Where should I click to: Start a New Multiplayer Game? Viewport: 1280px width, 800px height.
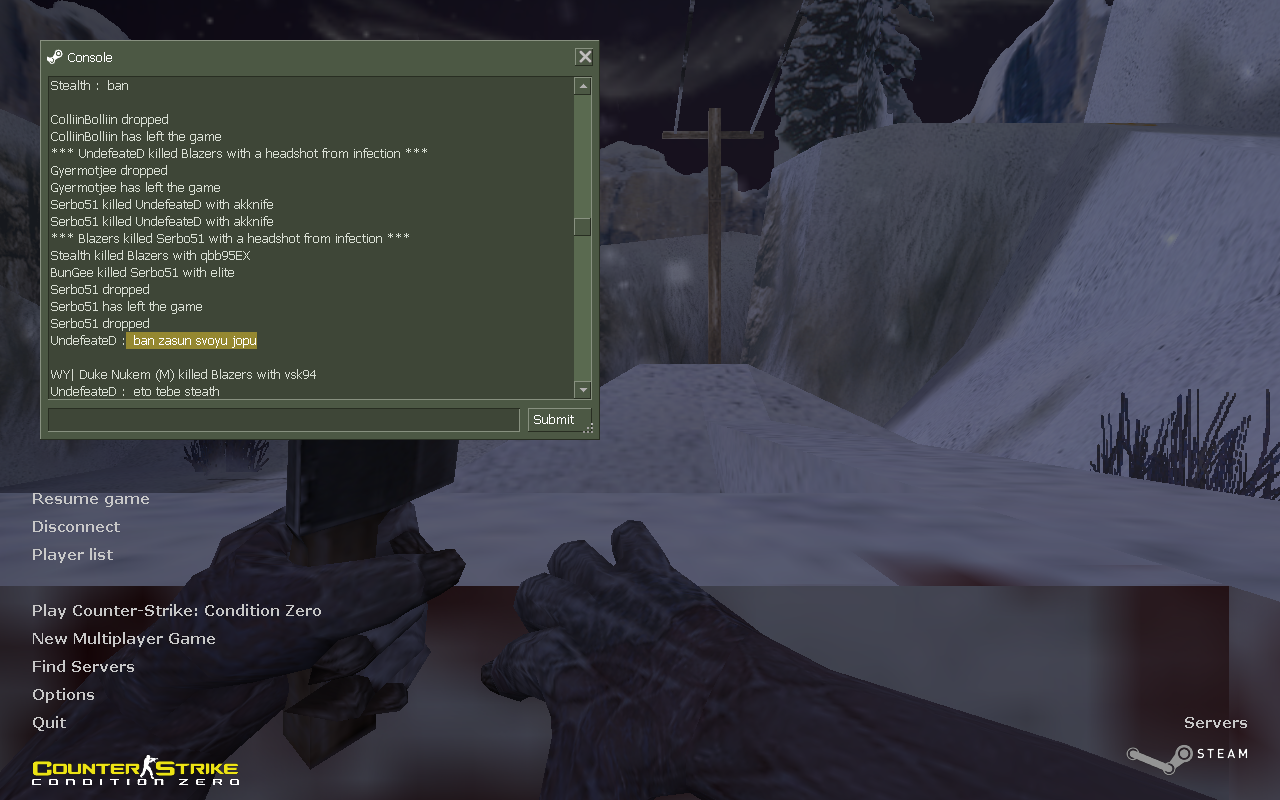123,639
